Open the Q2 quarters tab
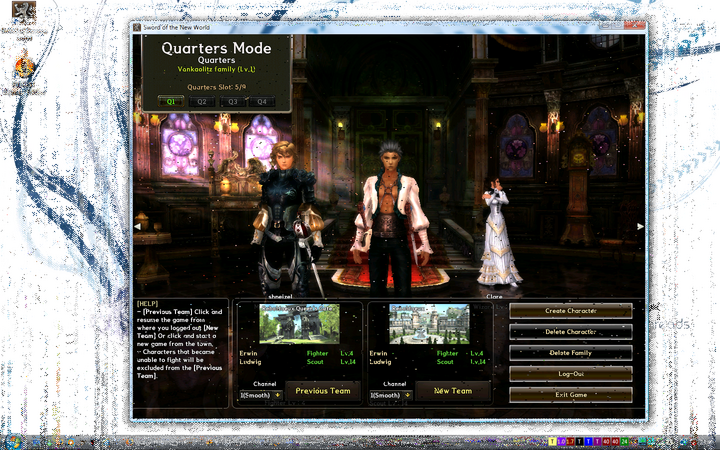The width and height of the screenshot is (720, 450). tap(202, 101)
